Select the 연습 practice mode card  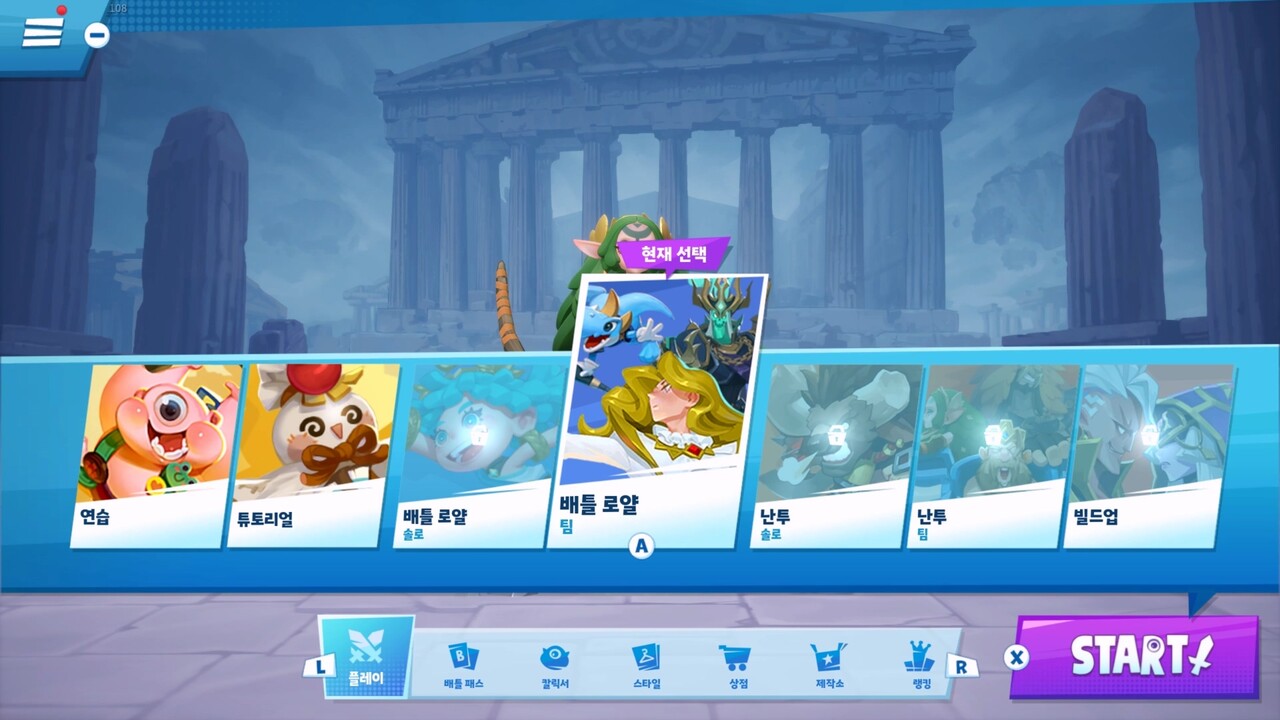[x=155, y=455]
